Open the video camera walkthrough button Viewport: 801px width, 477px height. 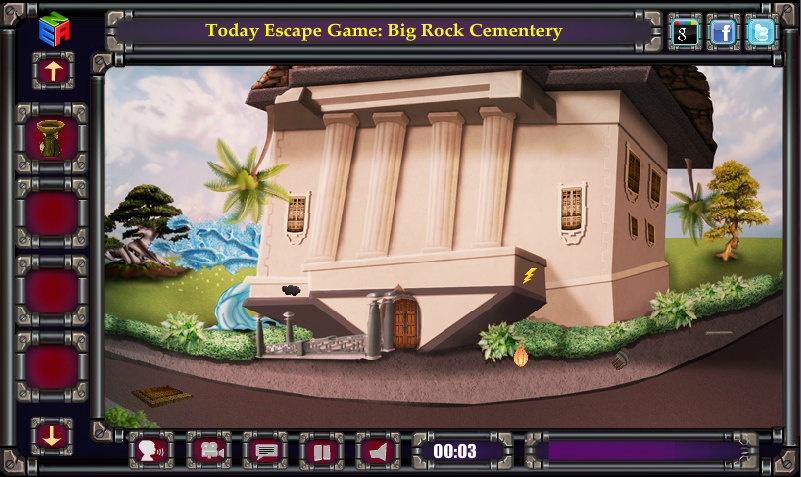pyautogui.click(x=208, y=451)
